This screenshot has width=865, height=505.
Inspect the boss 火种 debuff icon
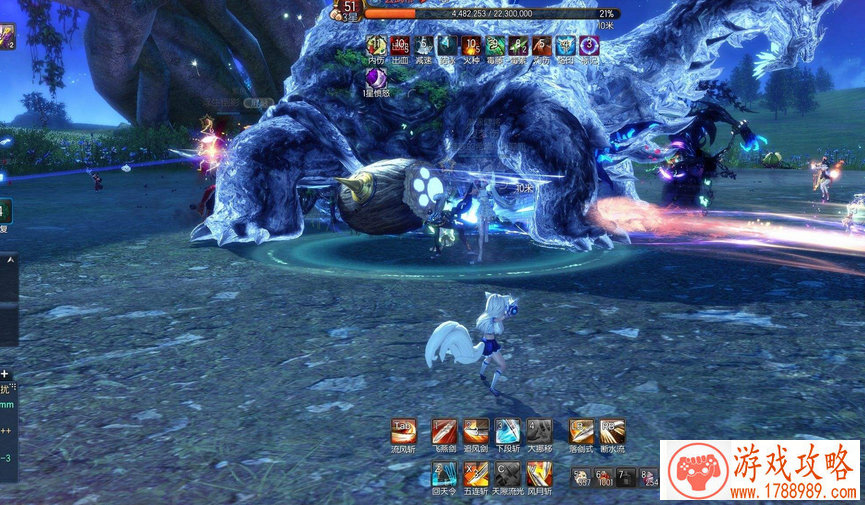point(472,45)
